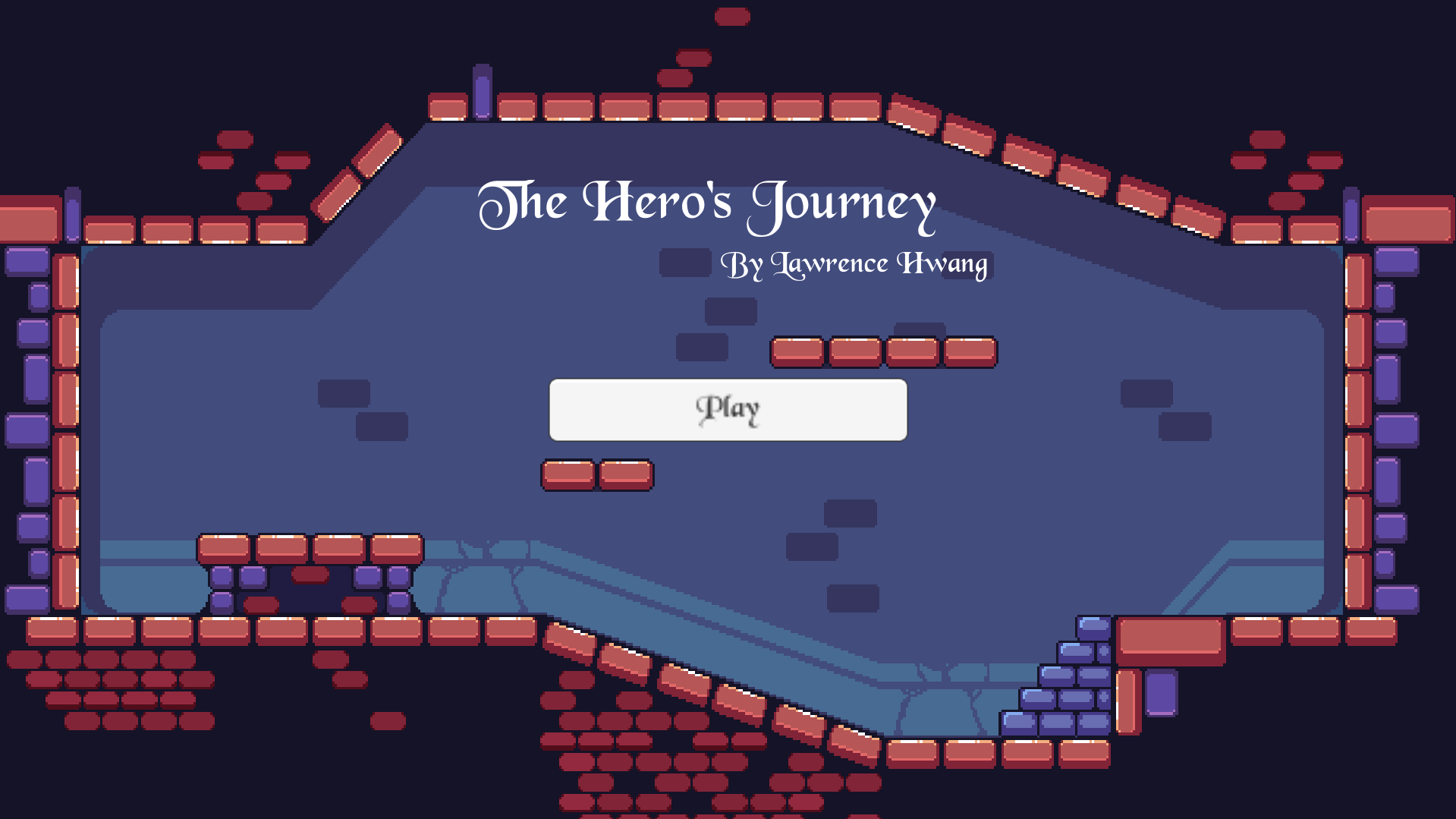Image resolution: width=1456 pixels, height=819 pixels.
Task: Select the lone red oval brick in the pit
Action: tap(311, 575)
